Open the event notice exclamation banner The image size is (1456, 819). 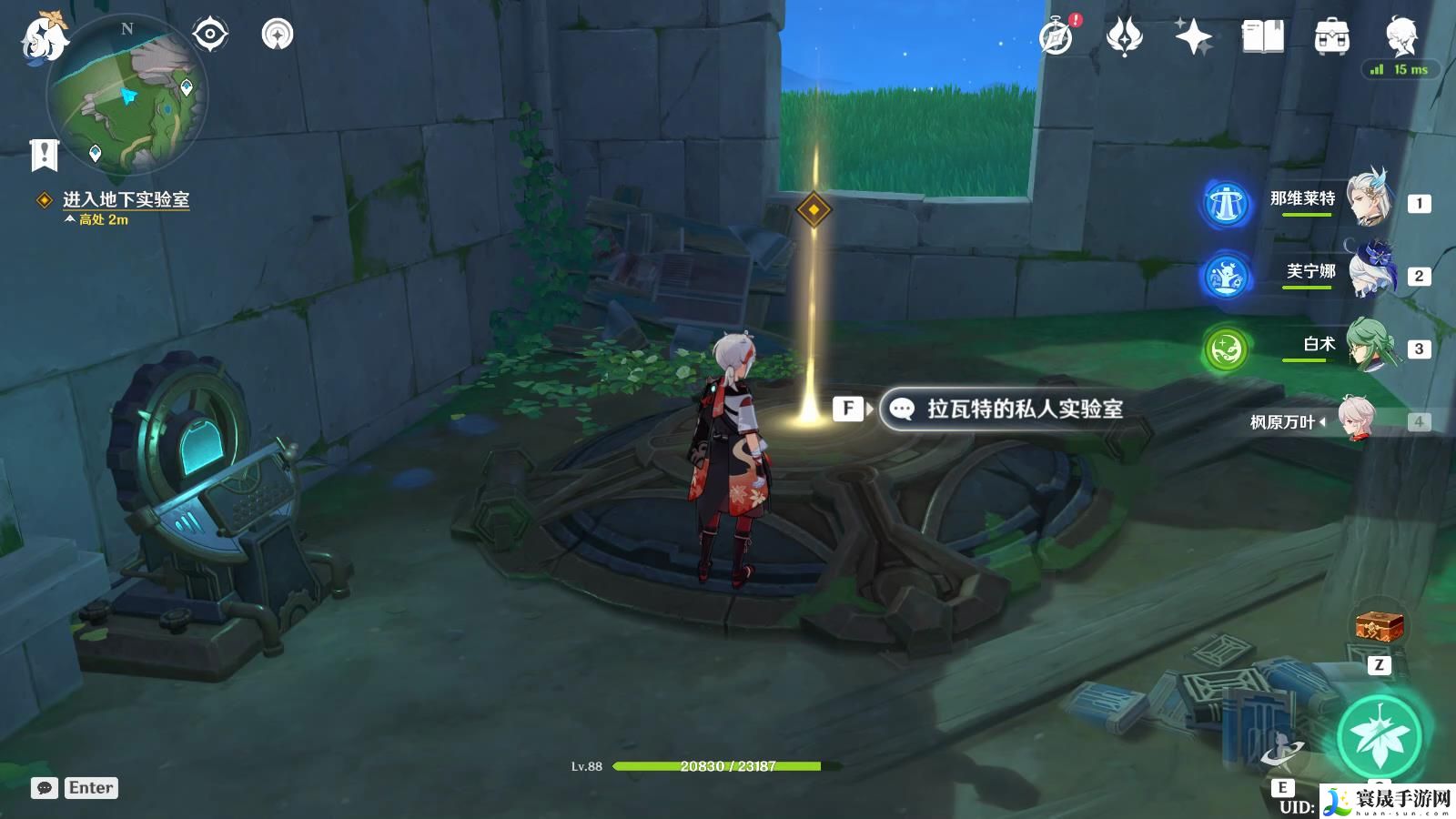[x=44, y=155]
